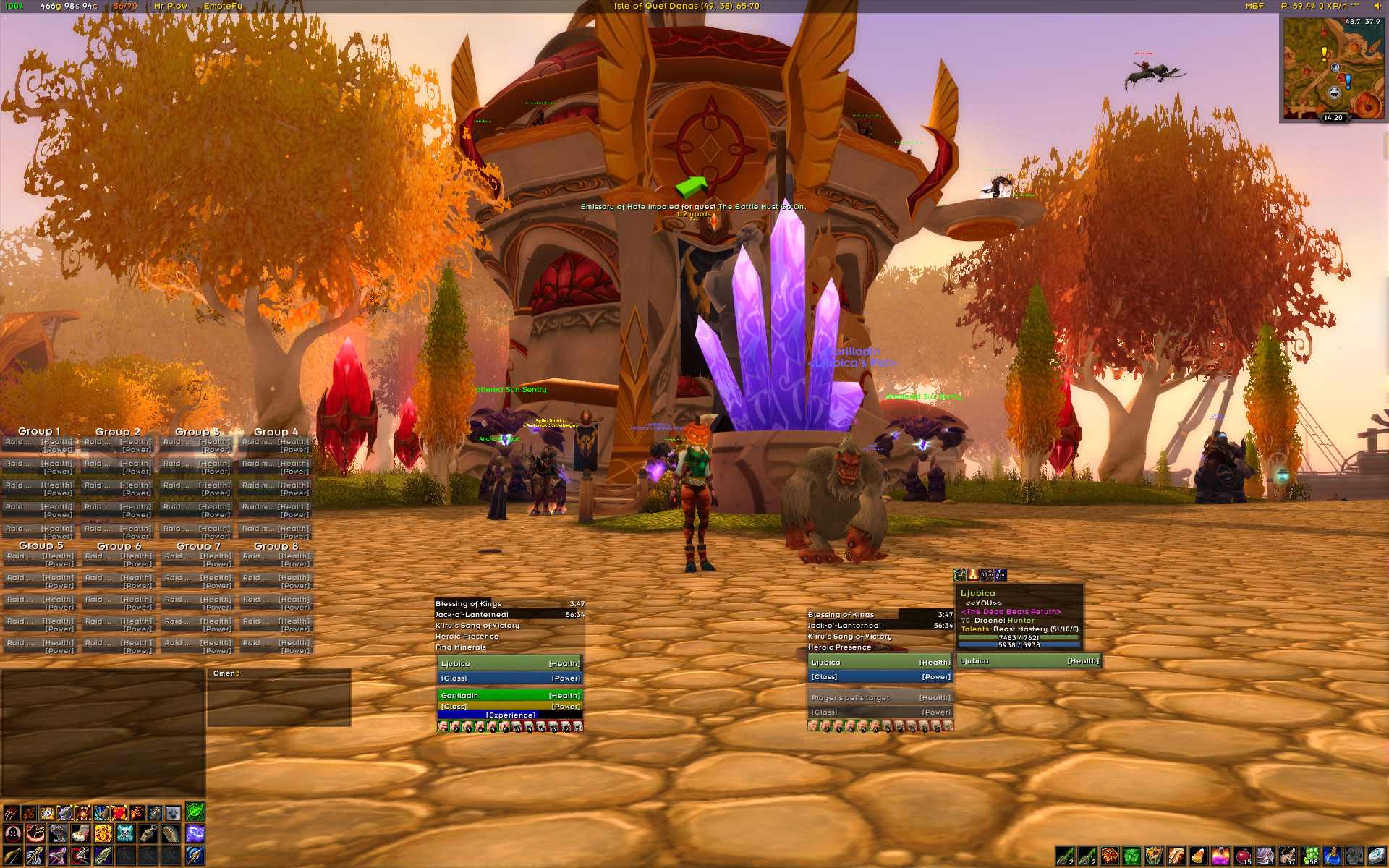Drink the blue mana potion

(1332, 856)
